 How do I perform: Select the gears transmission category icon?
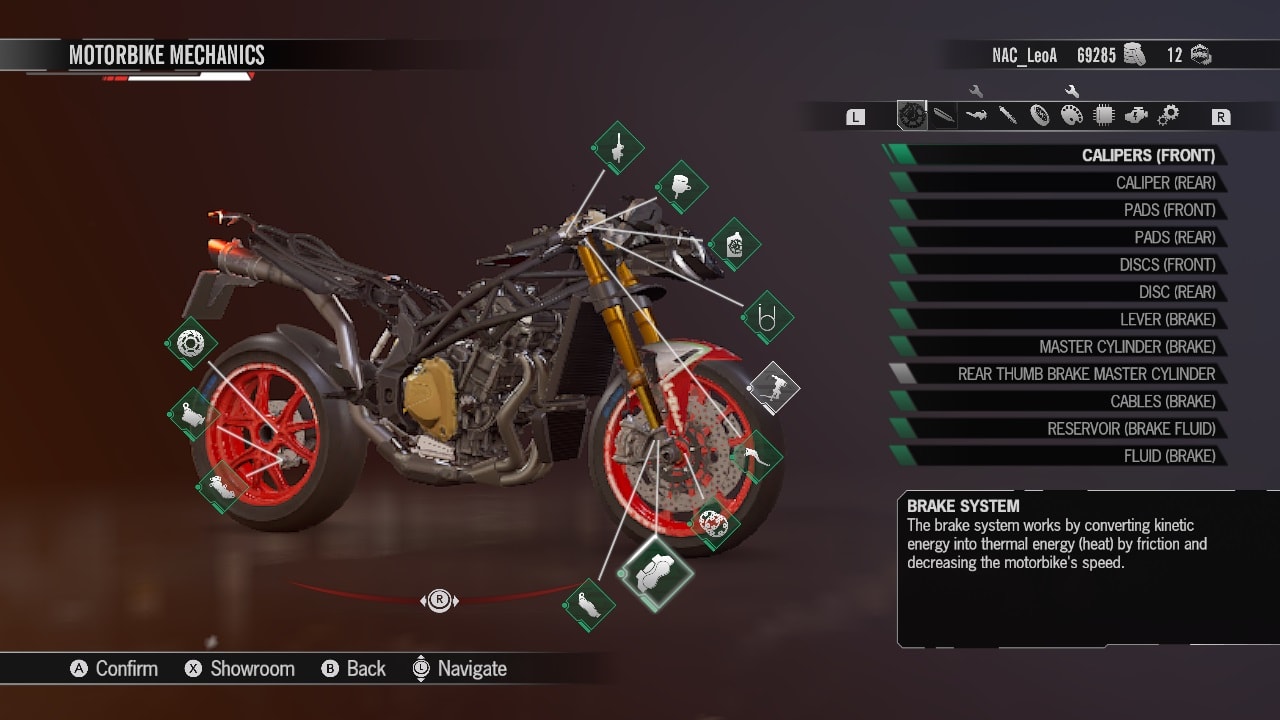[1168, 115]
